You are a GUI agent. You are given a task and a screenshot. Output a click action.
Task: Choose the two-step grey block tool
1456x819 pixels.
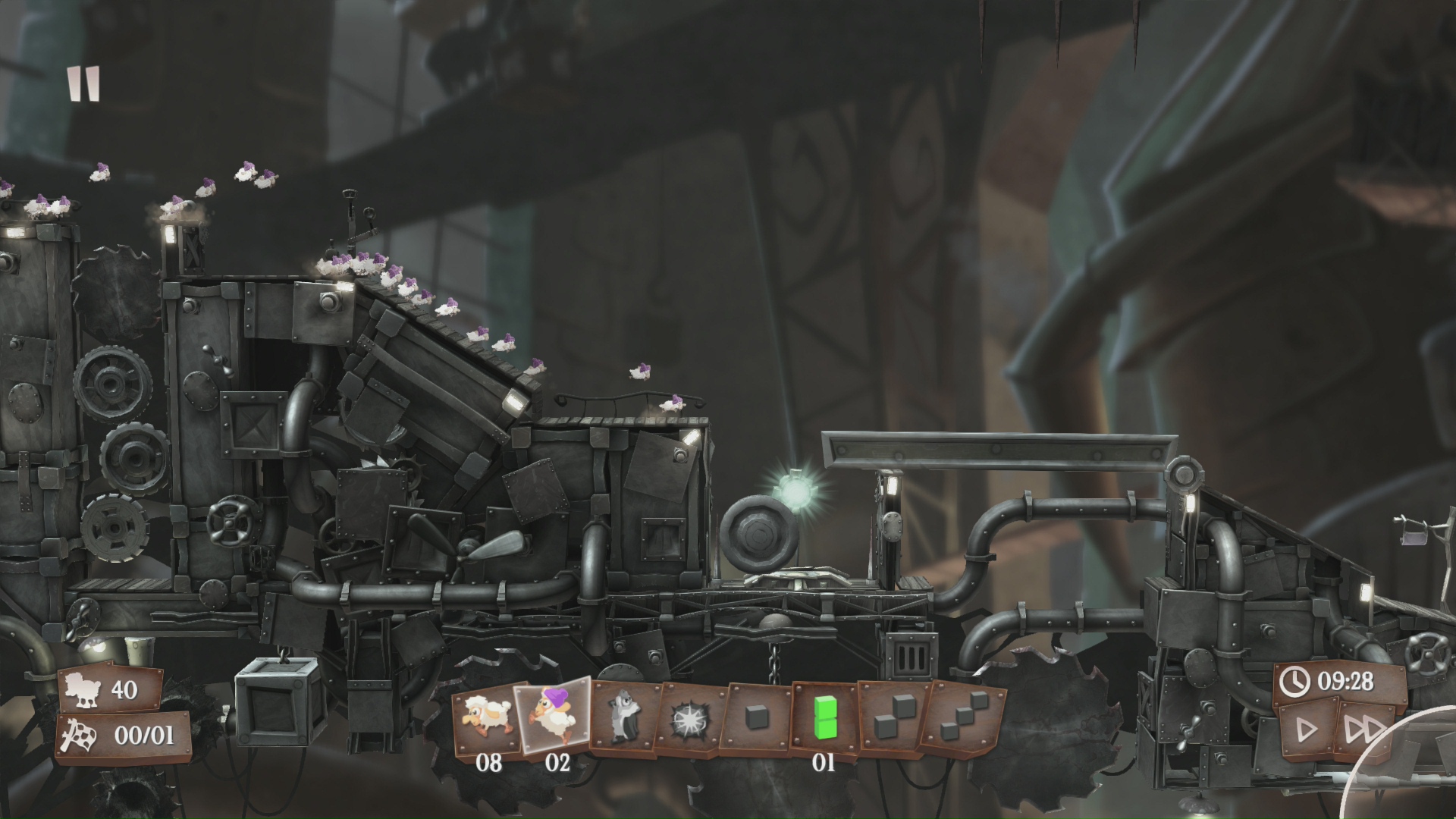click(x=890, y=717)
